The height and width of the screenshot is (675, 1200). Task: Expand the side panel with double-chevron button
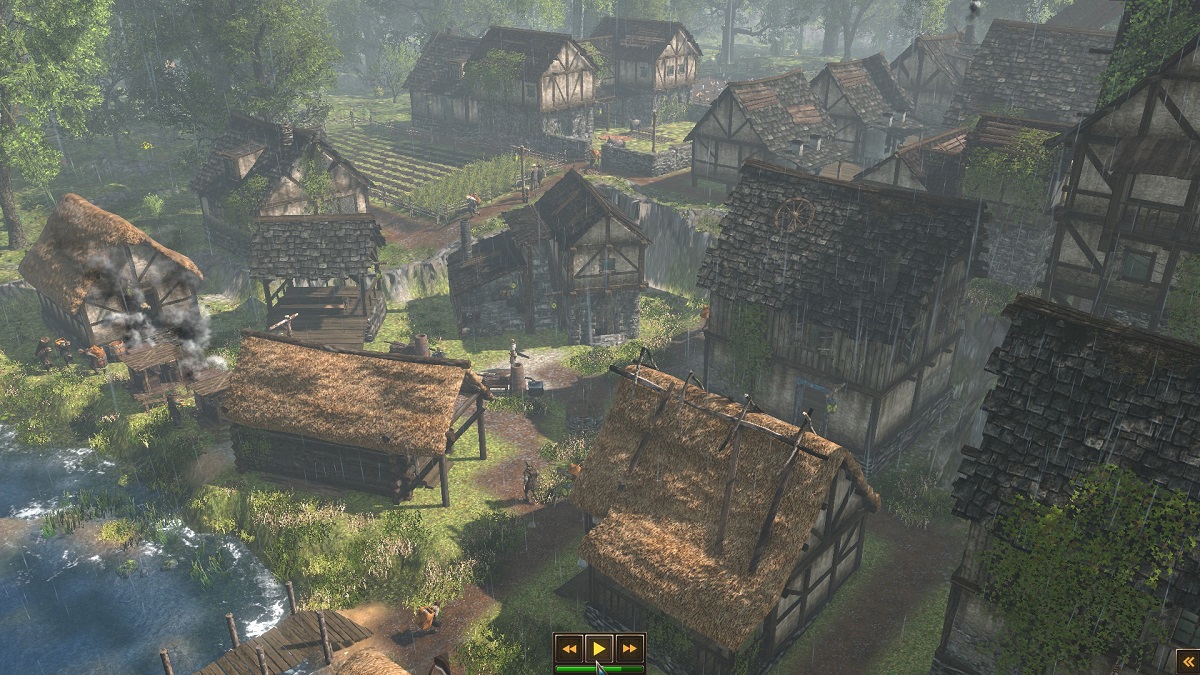pos(1187,662)
